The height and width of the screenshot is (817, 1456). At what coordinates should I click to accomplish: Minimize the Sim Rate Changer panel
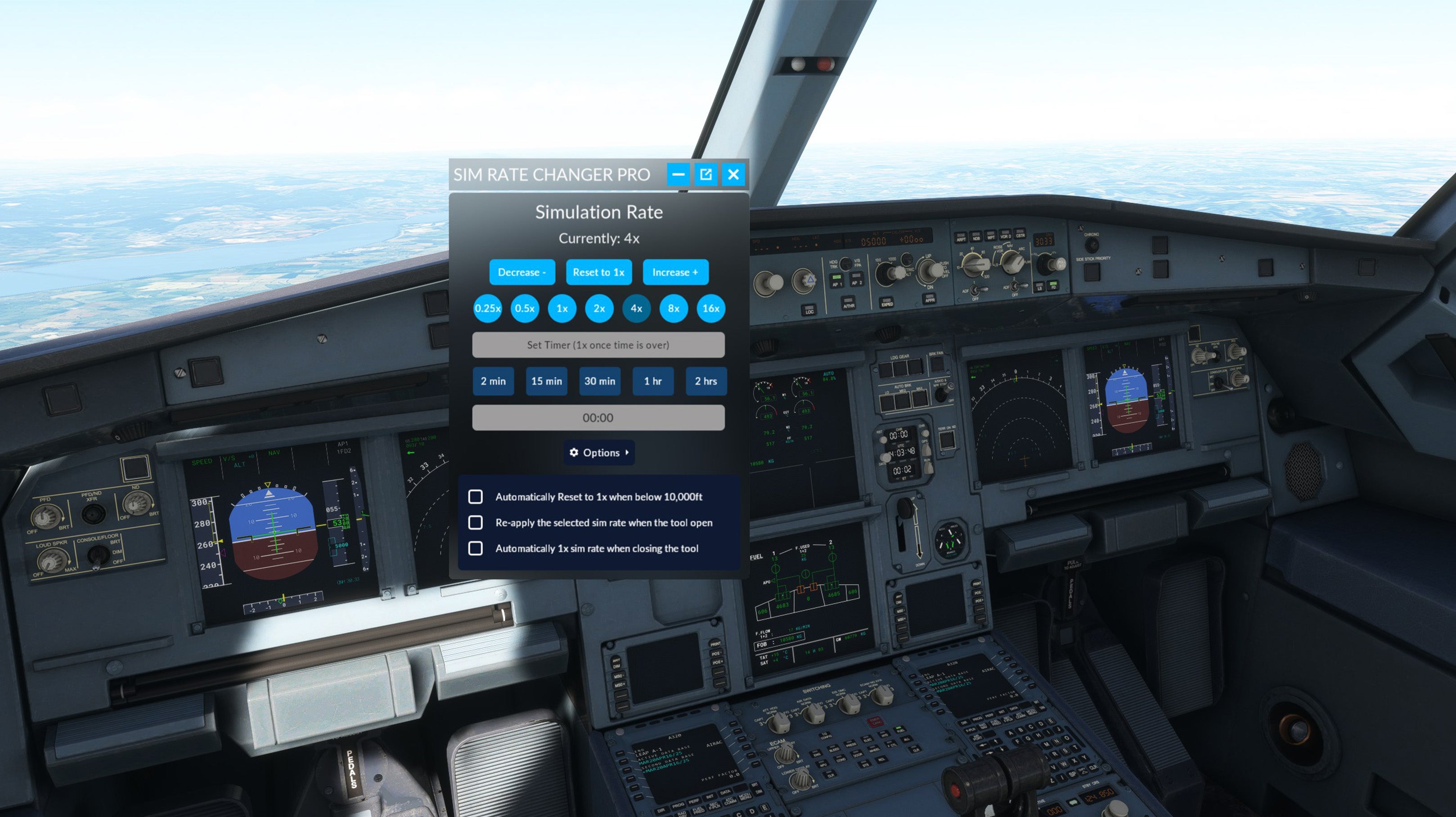(x=678, y=175)
